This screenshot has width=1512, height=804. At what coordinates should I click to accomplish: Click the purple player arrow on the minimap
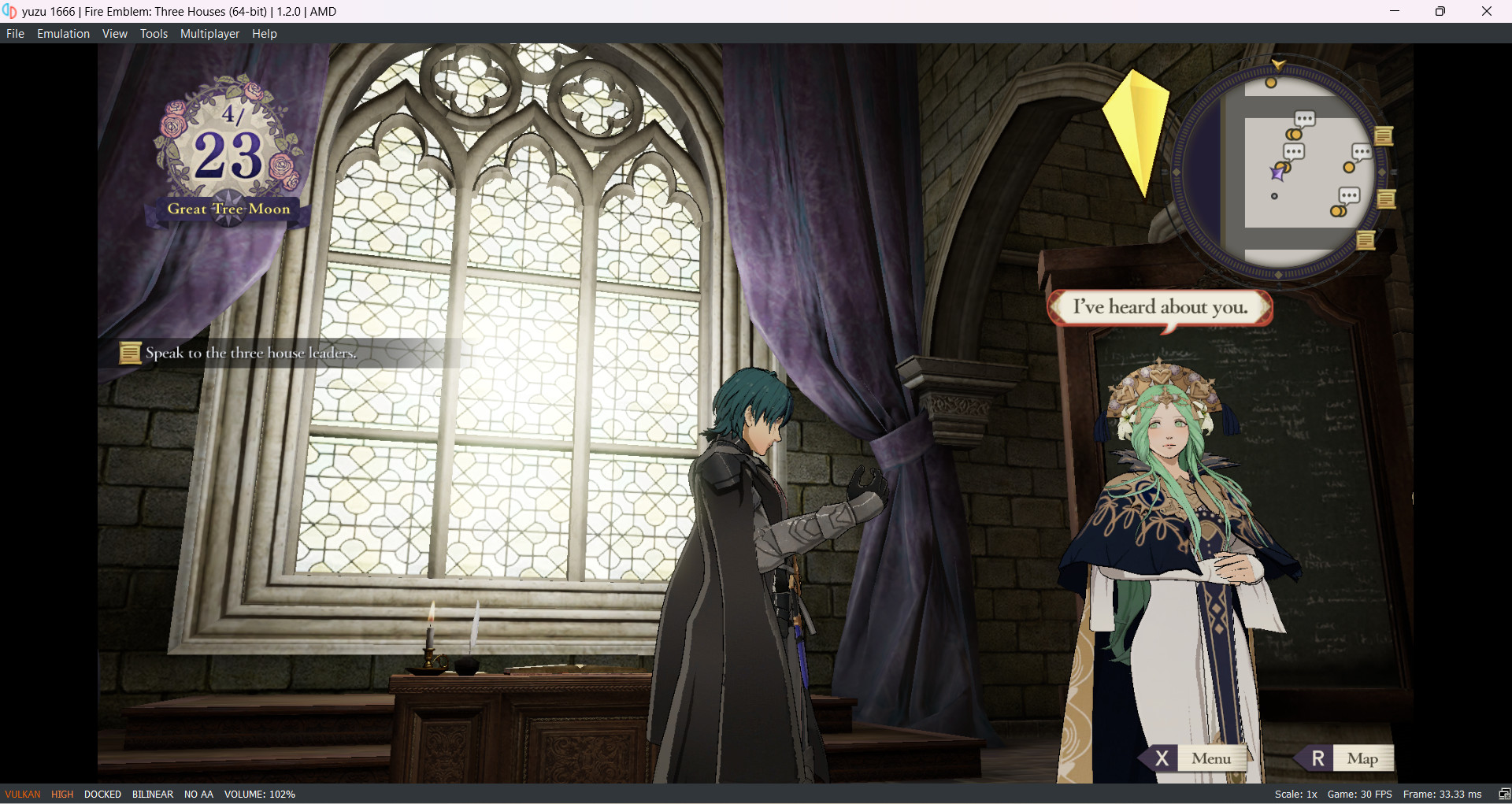tap(1276, 173)
